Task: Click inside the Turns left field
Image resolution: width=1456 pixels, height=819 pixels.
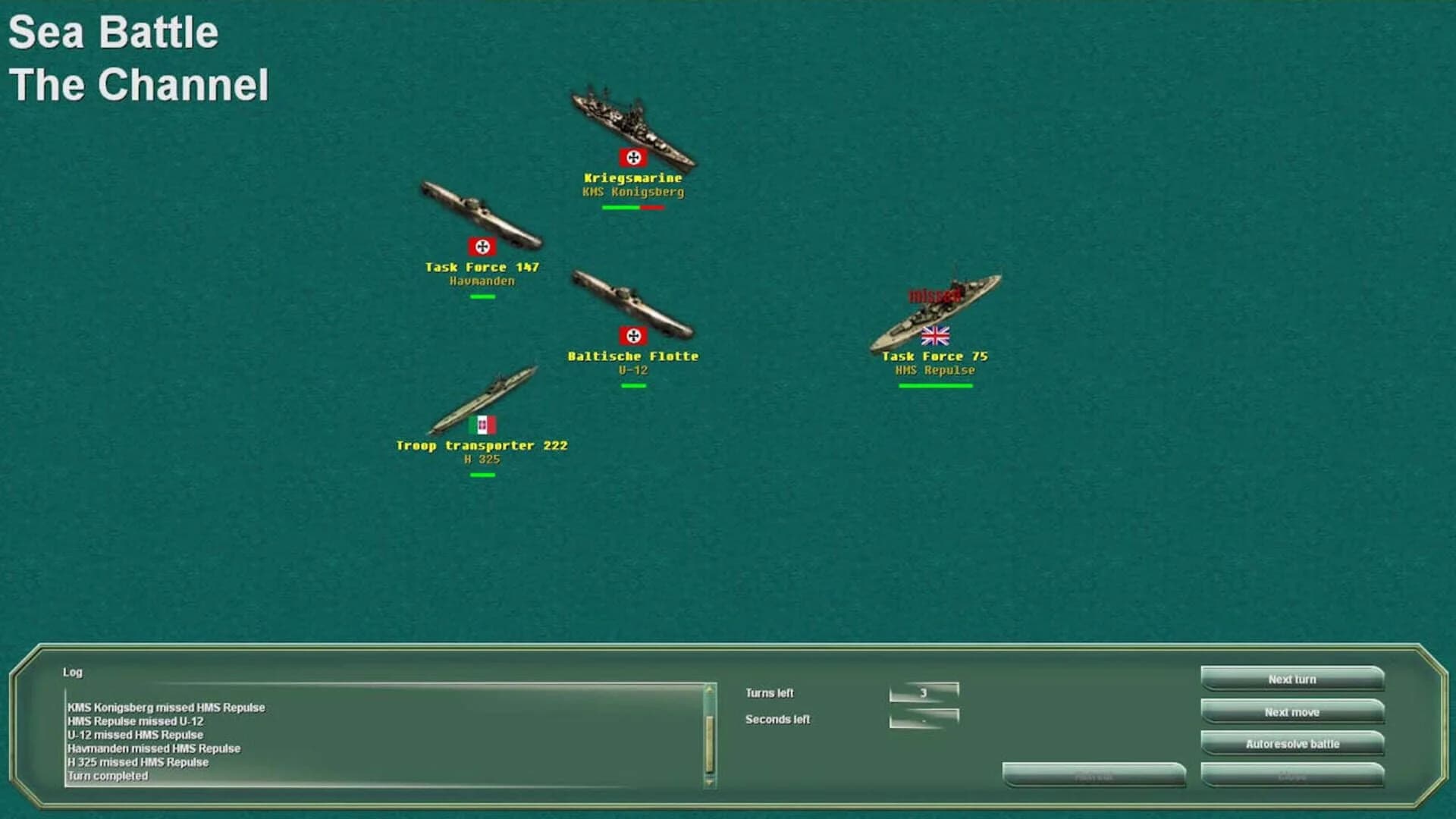Action: [924, 690]
